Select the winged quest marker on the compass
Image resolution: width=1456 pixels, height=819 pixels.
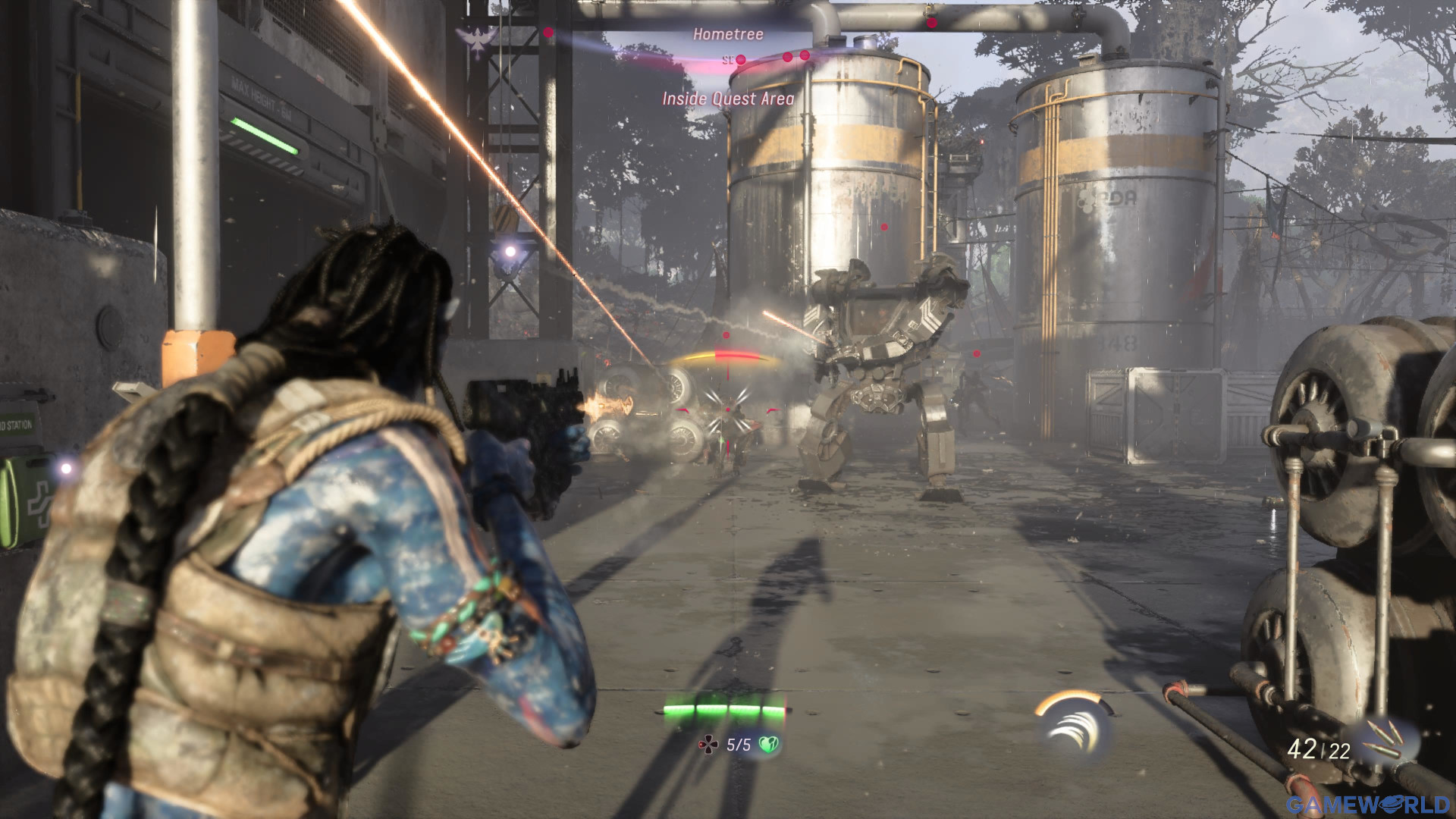(x=476, y=42)
